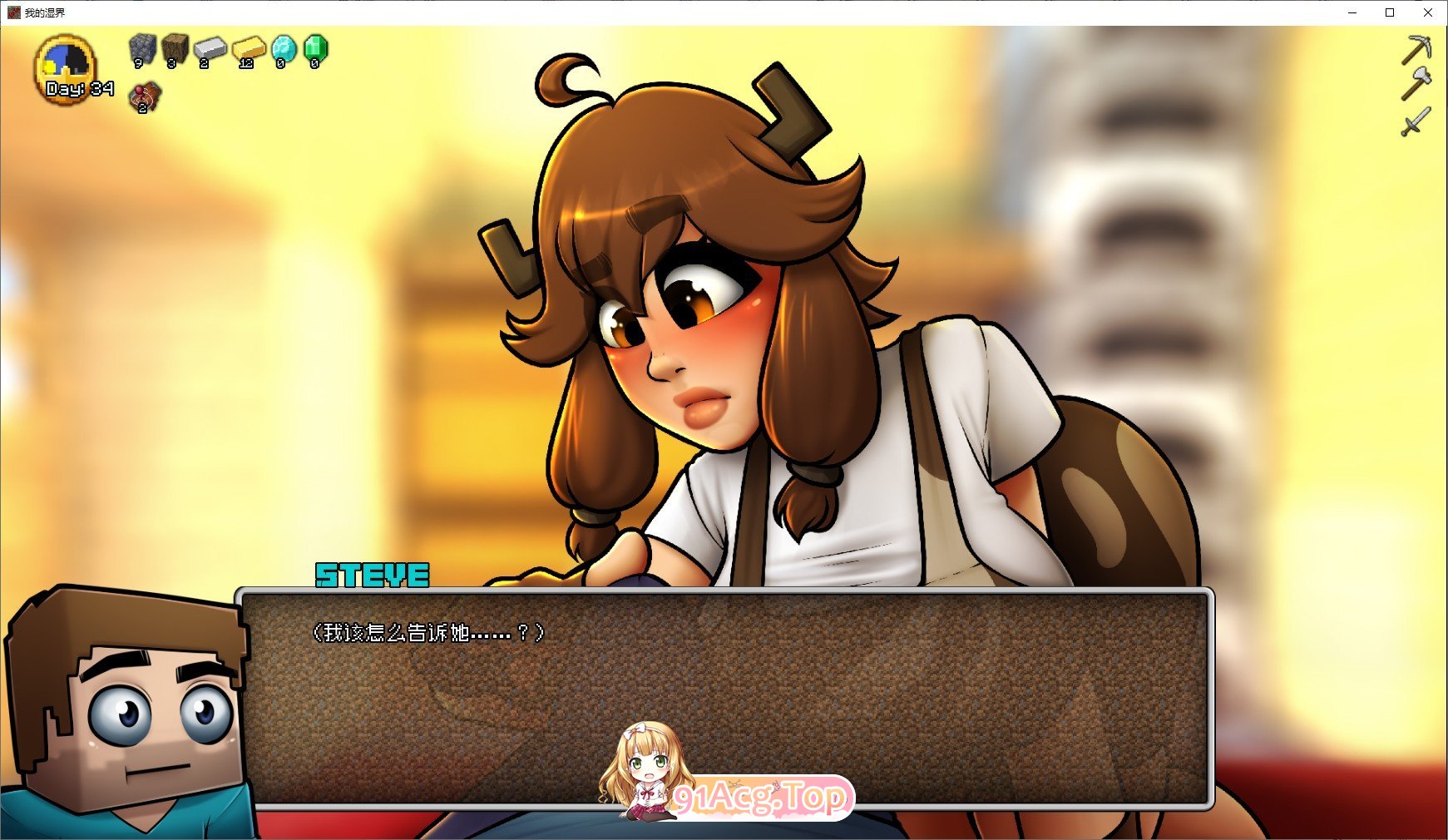Maximize the game window
Viewport: 1448px width, 840px height.
point(1390,12)
